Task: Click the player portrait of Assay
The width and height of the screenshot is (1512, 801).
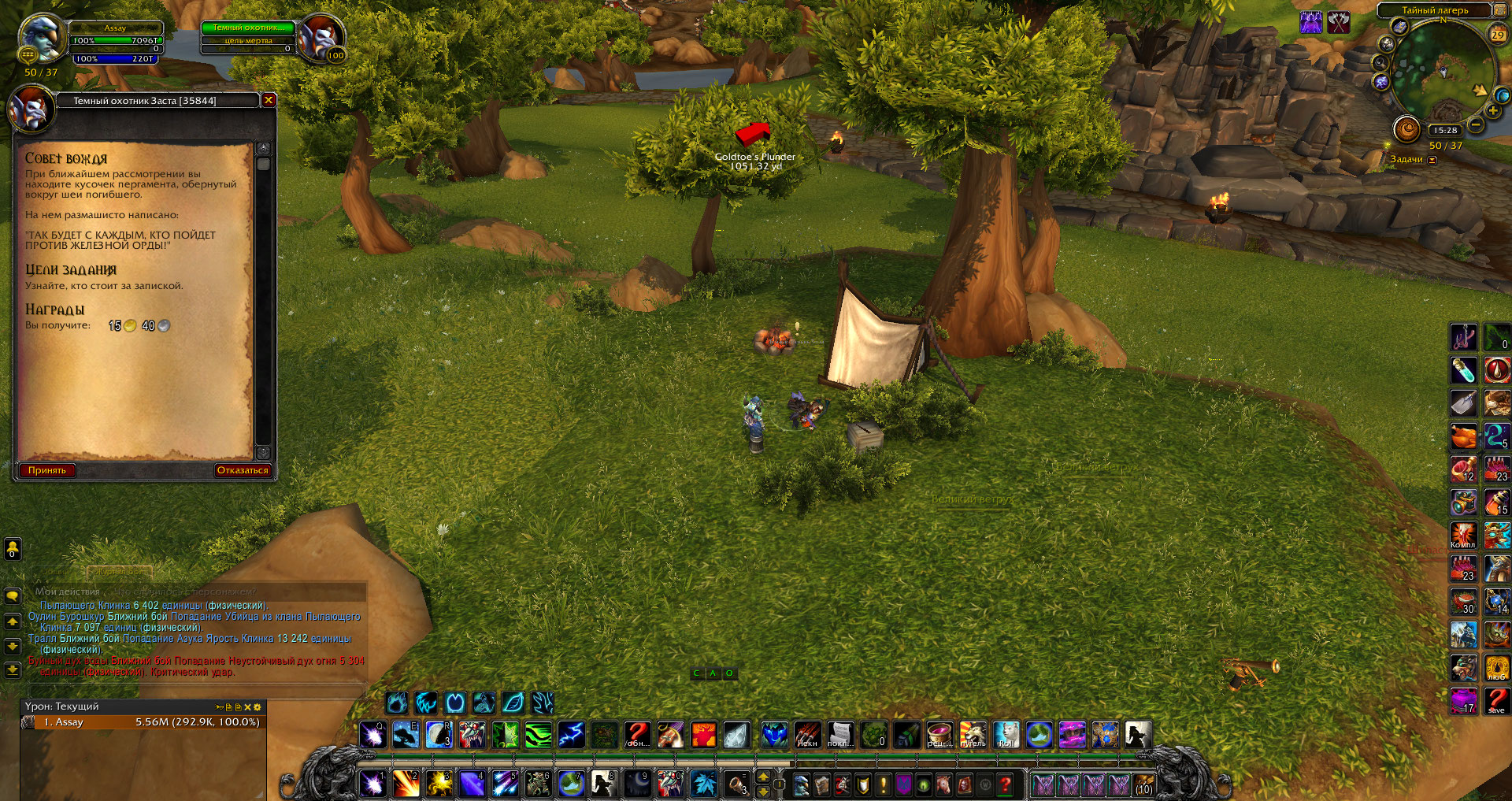Action: [x=42, y=38]
